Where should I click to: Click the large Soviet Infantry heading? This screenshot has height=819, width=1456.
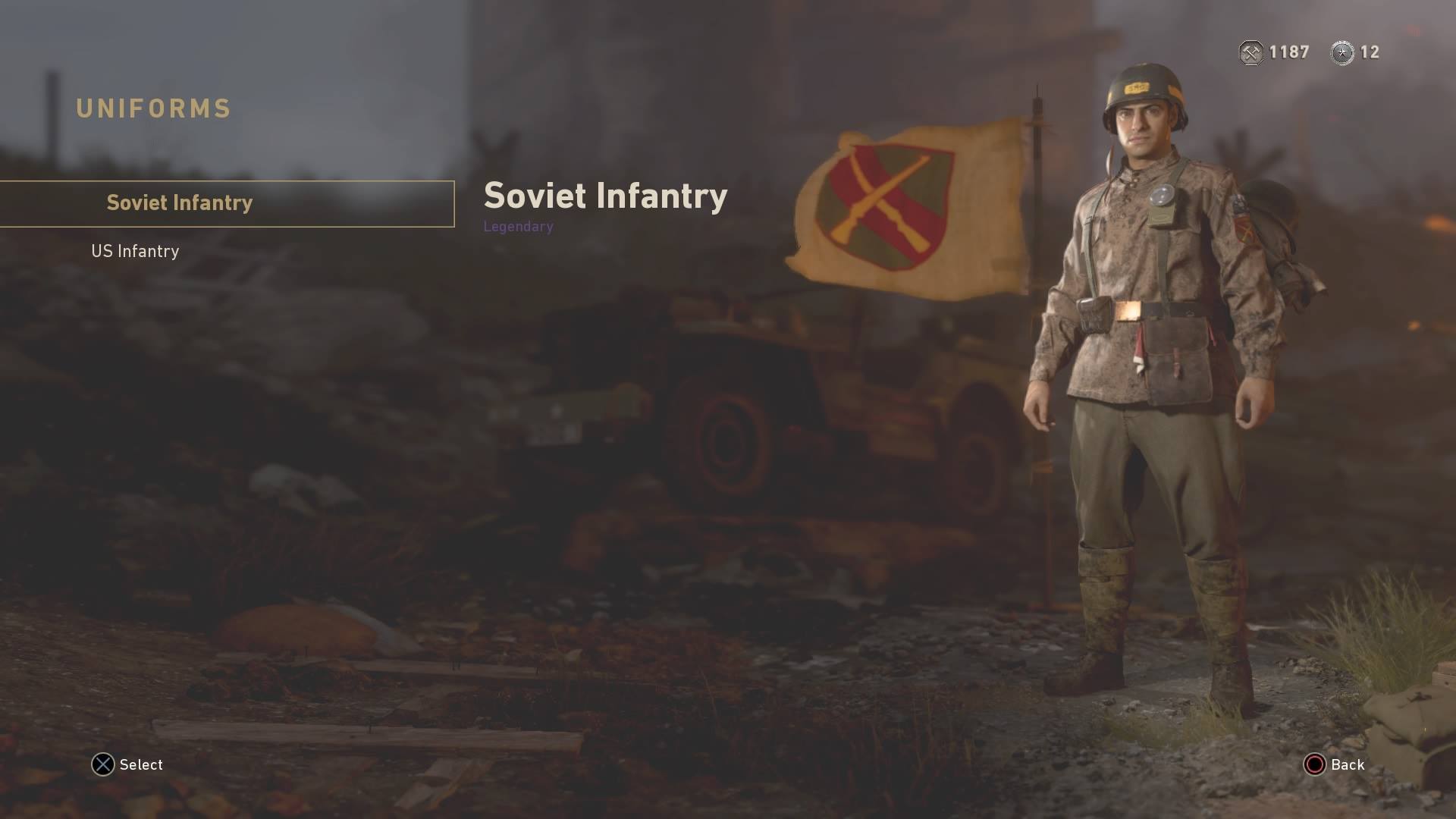tap(605, 196)
